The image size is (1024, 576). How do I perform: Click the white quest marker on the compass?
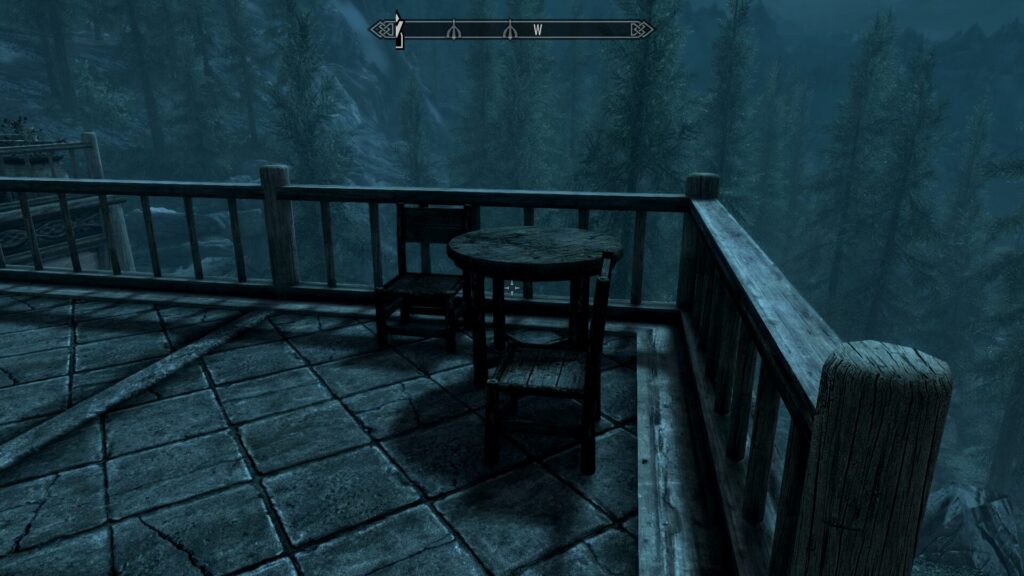click(x=398, y=28)
